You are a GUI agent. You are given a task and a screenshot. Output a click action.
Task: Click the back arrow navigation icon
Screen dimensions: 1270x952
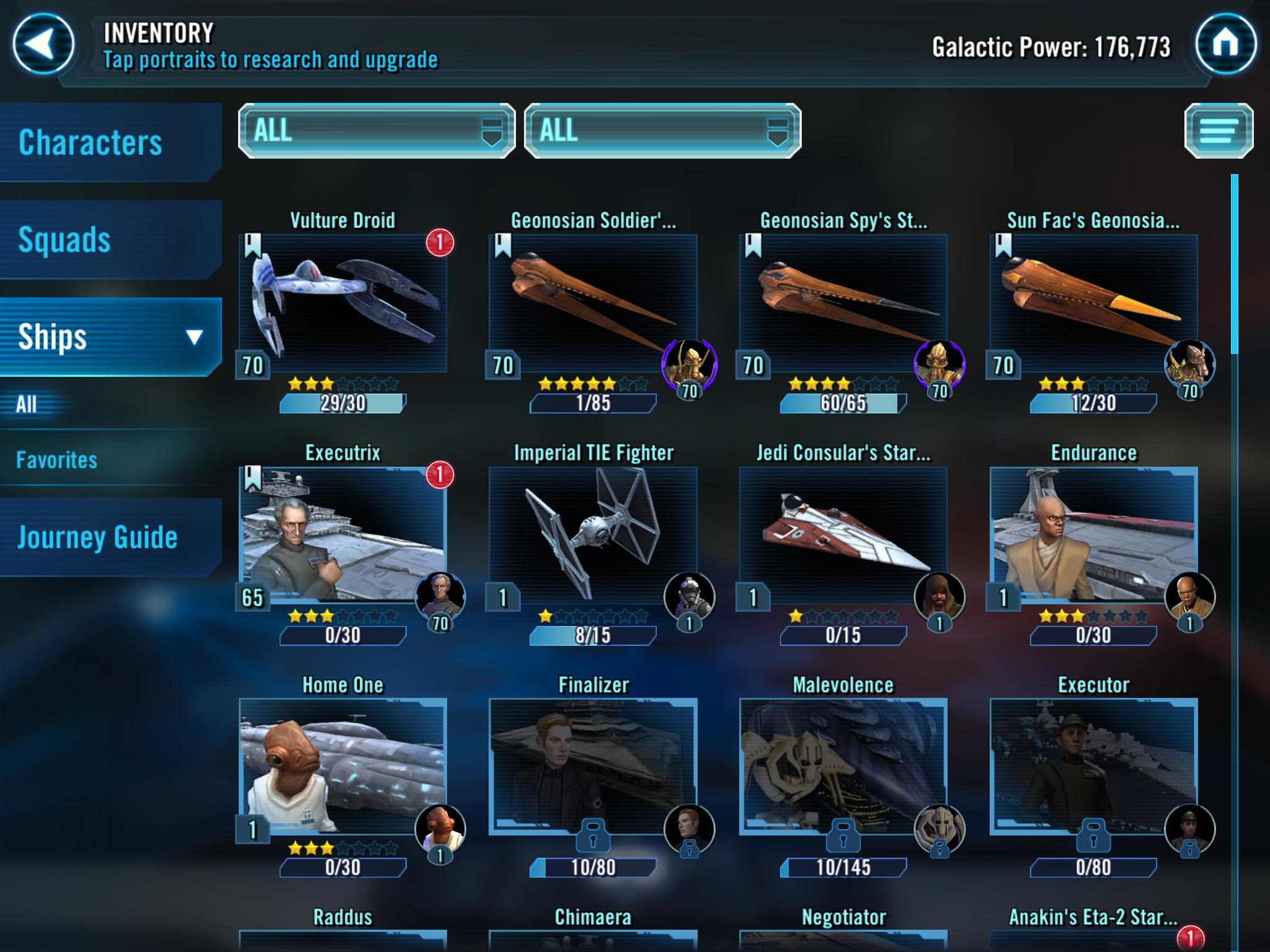click(42, 43)
